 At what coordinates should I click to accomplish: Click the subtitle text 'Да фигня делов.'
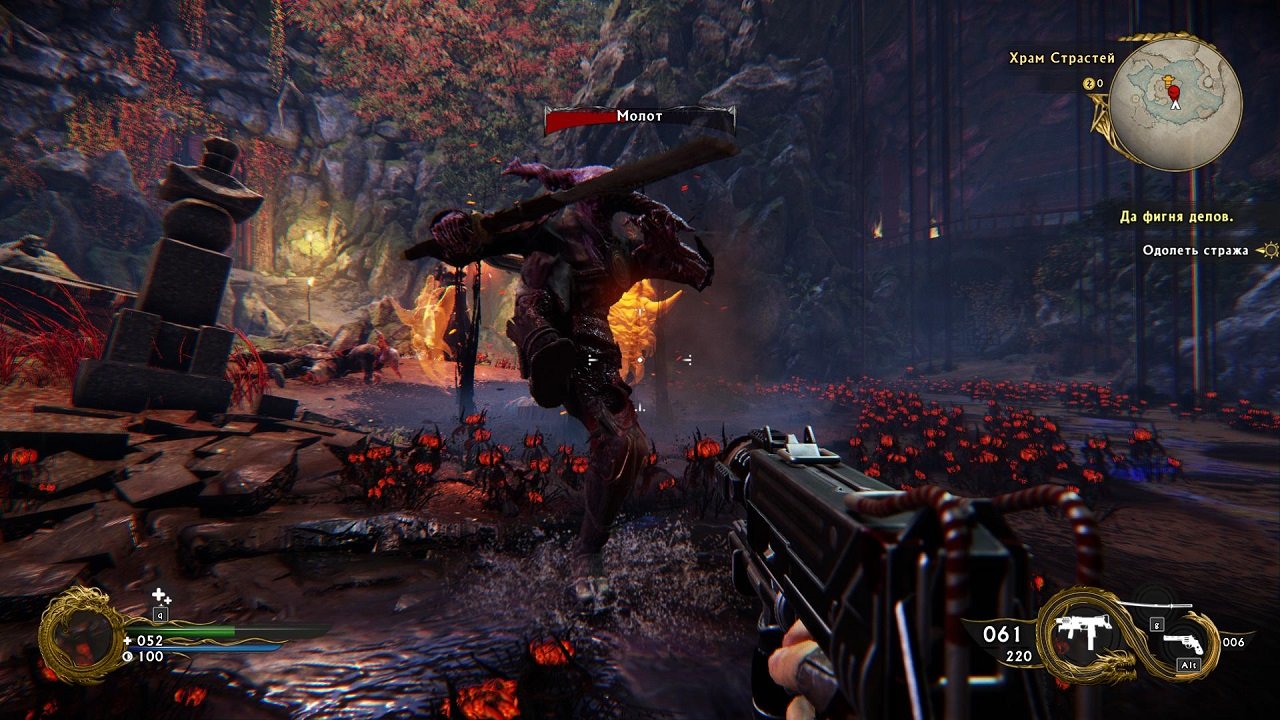click(1178, 214)
